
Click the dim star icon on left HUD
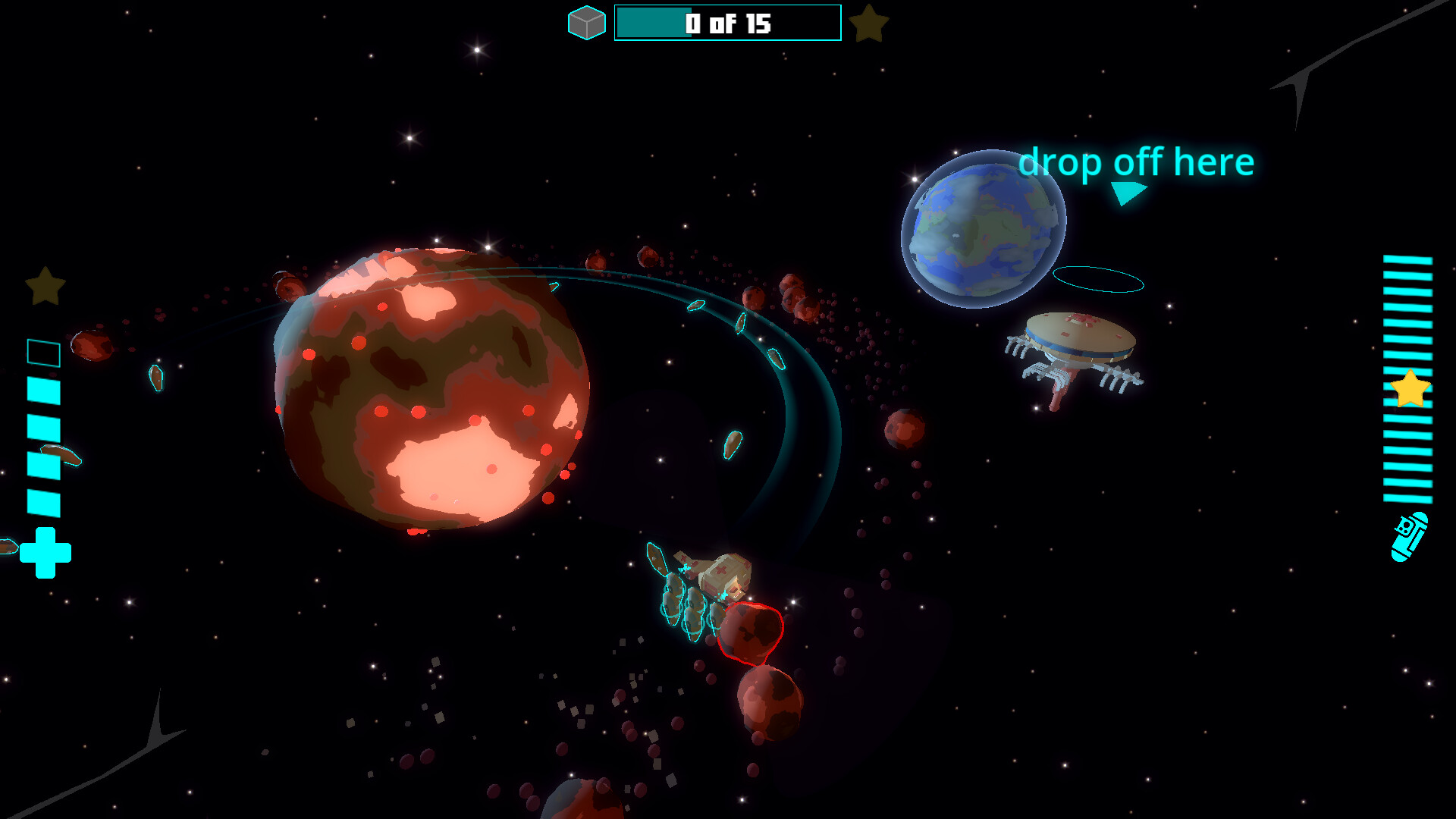point(44,287)
